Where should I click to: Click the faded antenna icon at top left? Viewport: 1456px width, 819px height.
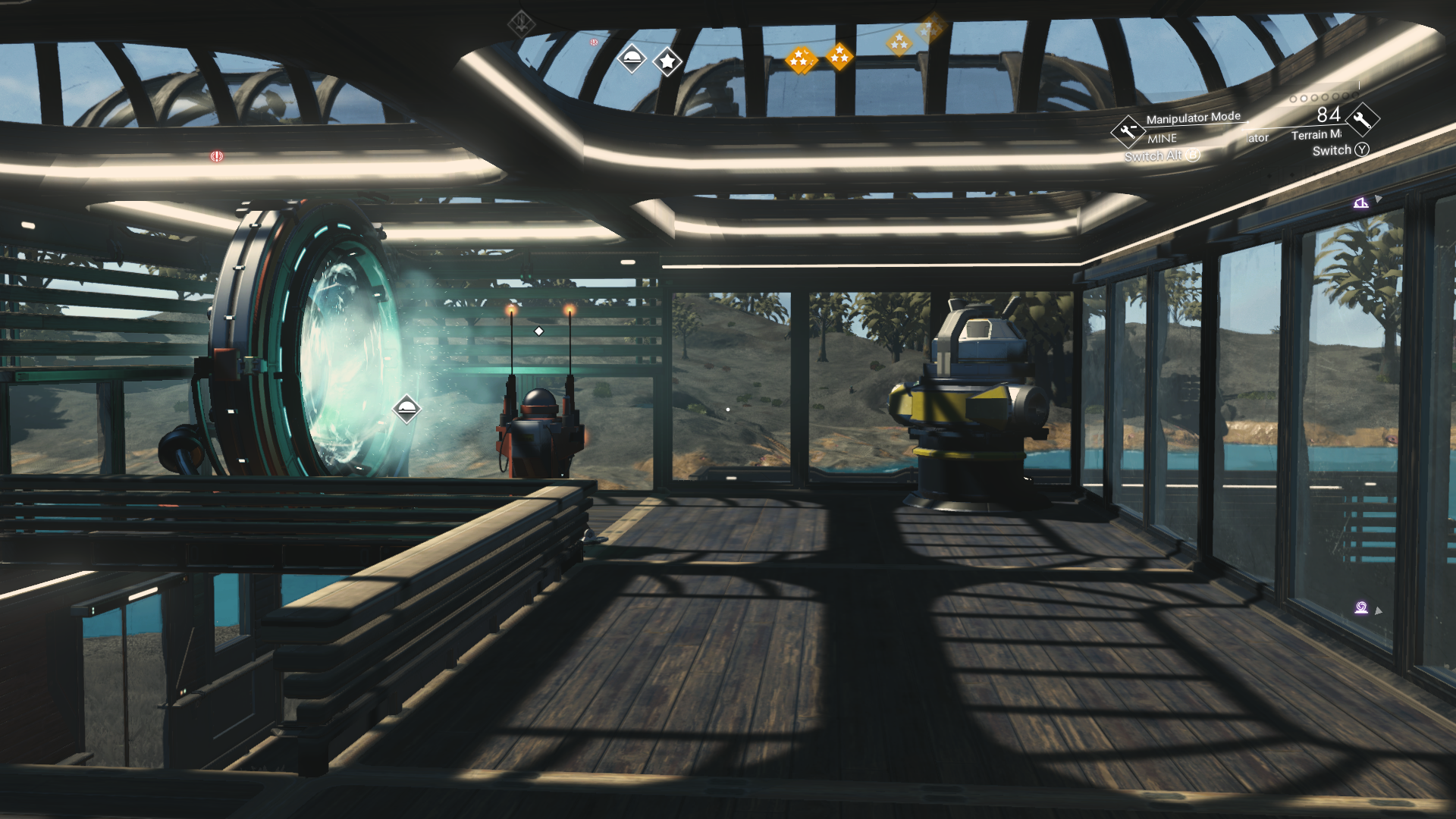pos(520,24)
